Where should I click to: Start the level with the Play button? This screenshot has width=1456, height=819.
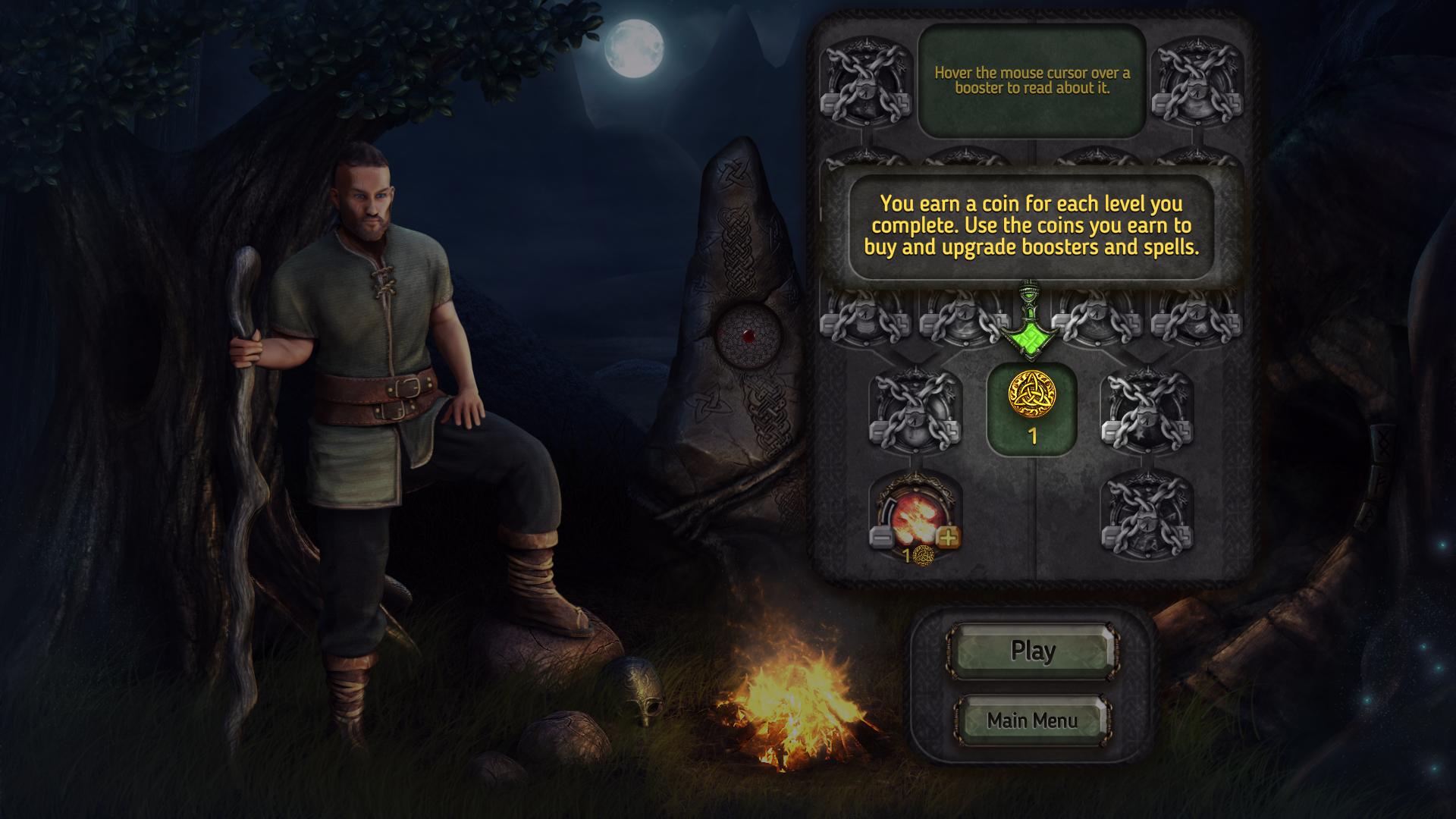click(1032, 651)
